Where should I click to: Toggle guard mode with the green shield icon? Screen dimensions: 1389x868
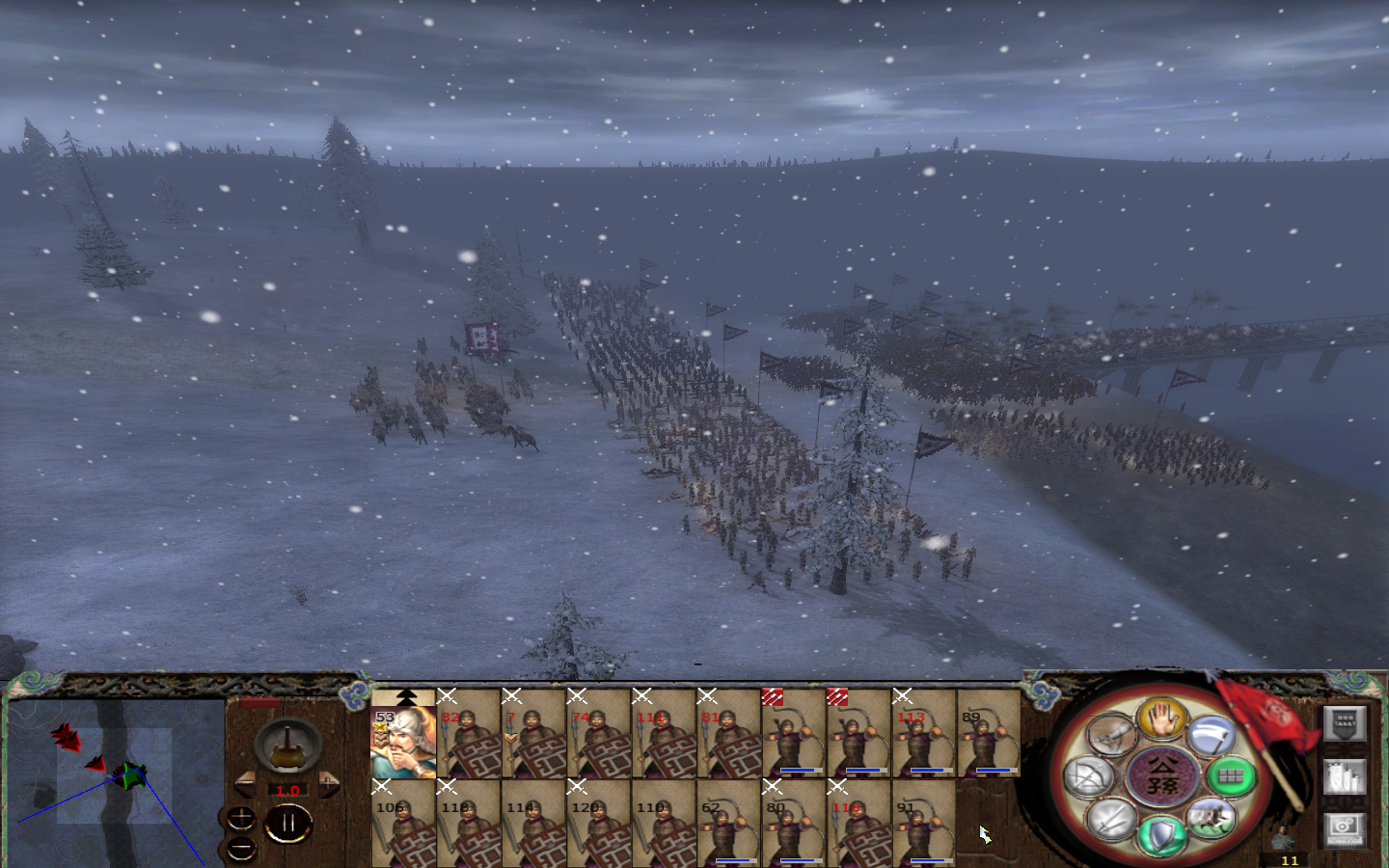coord(1161,835)
